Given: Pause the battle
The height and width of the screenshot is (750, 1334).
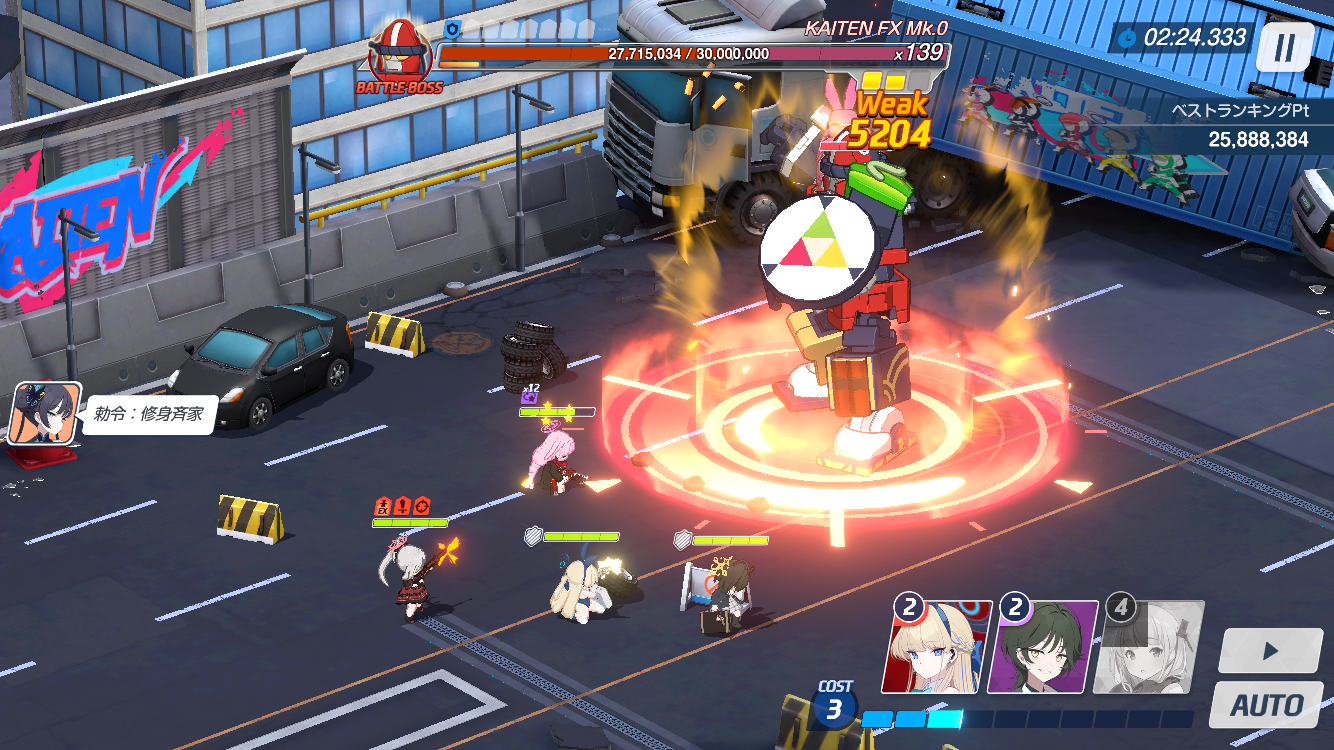Looking at the screenshot, I should point(1285,47).
